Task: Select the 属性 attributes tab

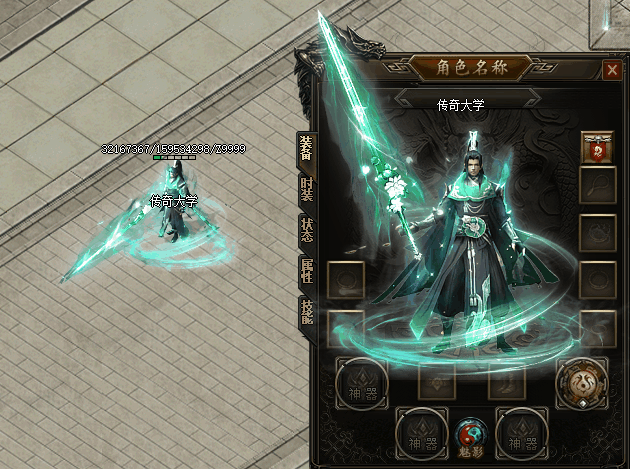Action: click(306, 270)
